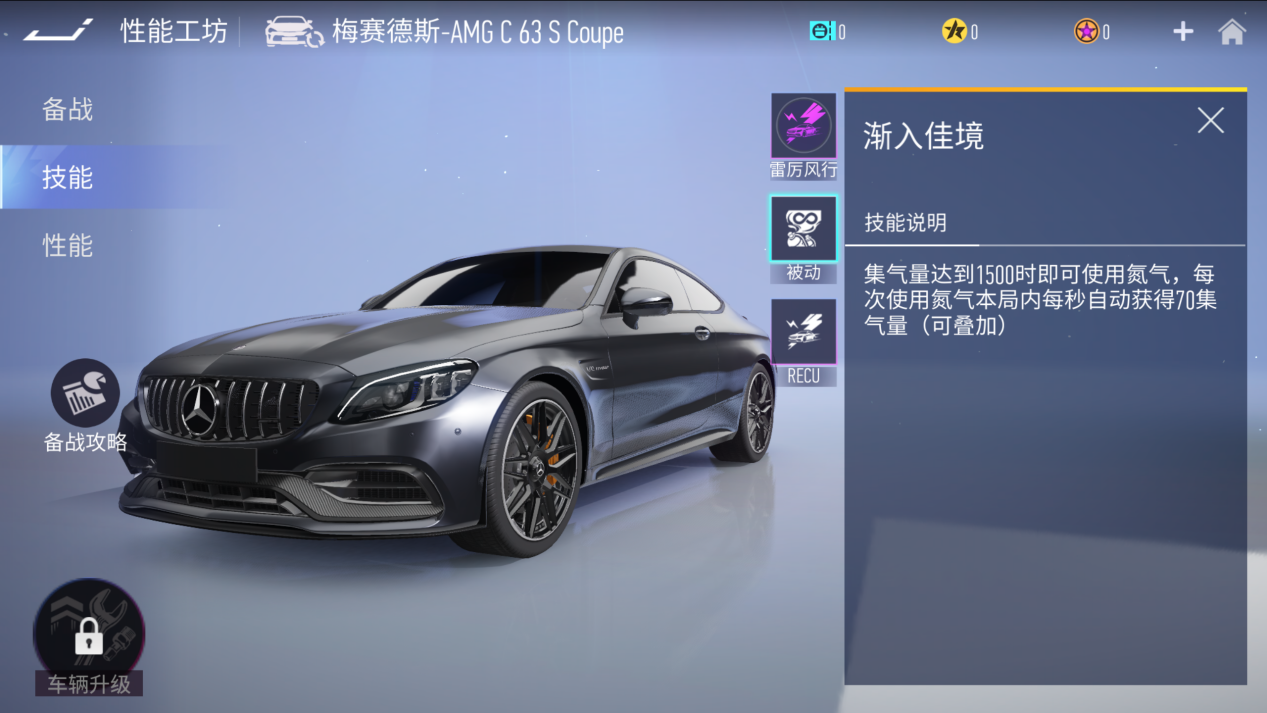Close the 渐入佳境 skill panel

tap(1210, 121)
